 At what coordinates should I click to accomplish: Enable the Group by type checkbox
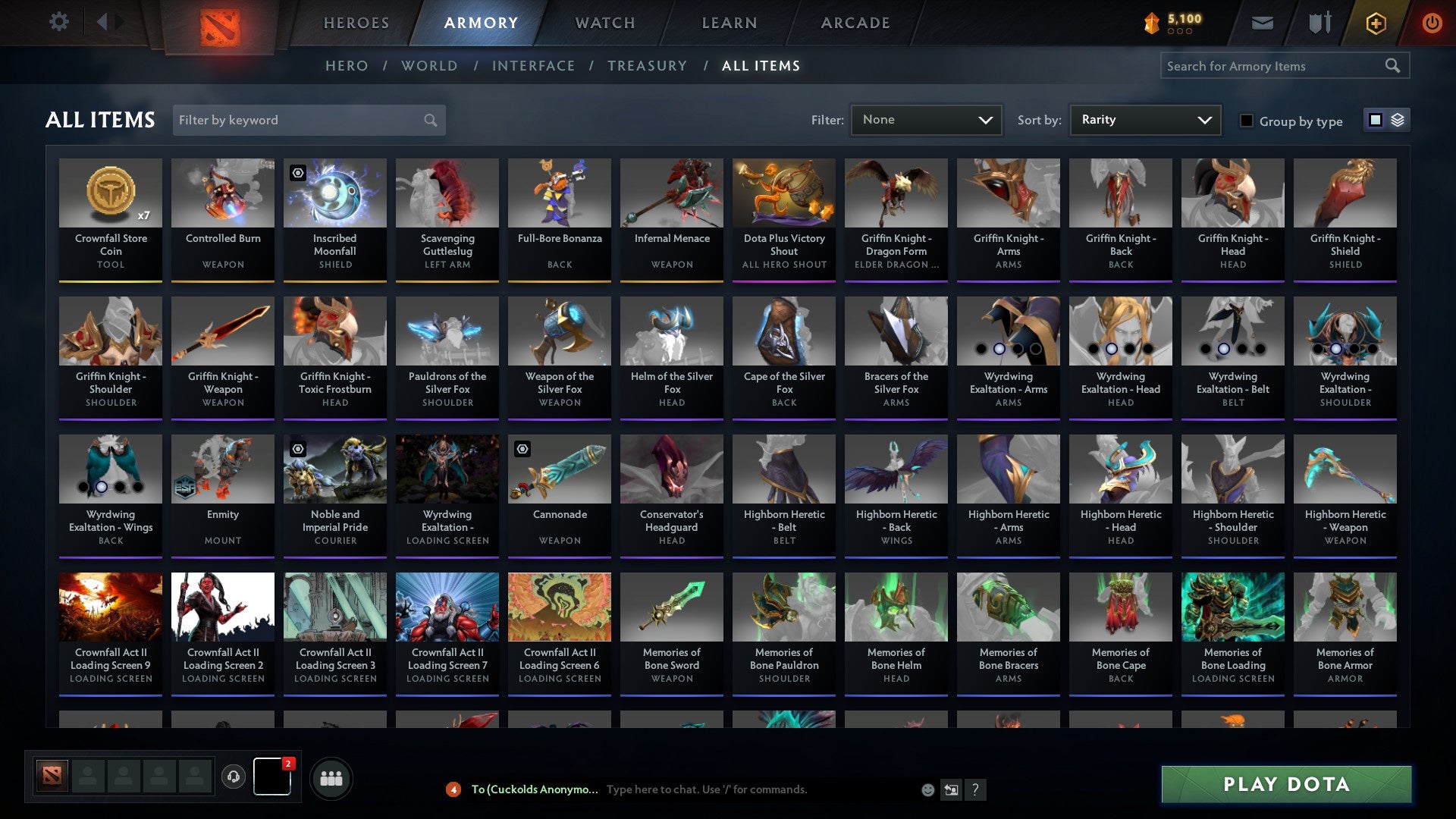(1246, 120)
